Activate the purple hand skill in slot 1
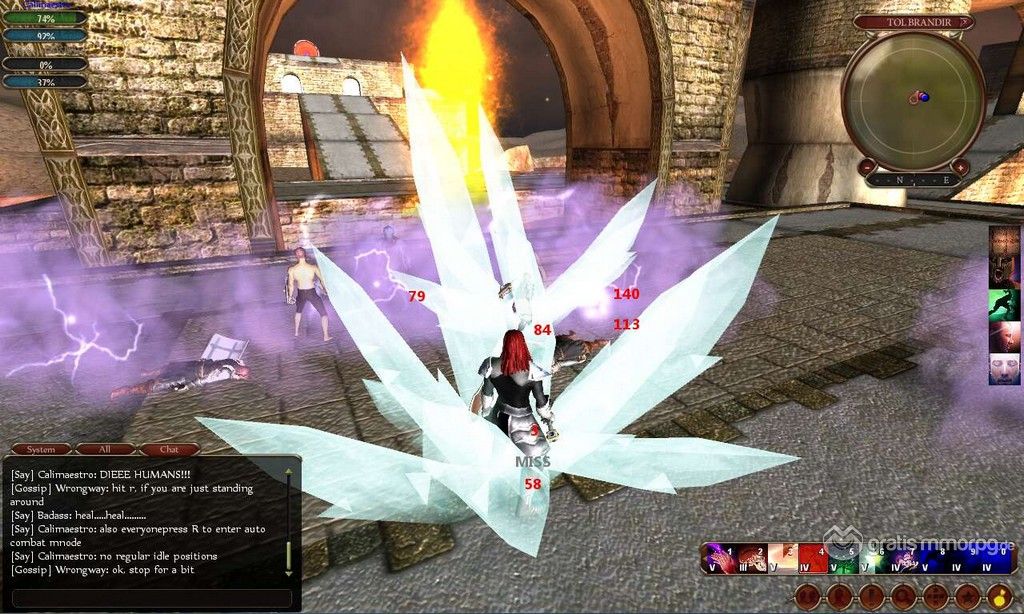 click(x=719, y=559)
